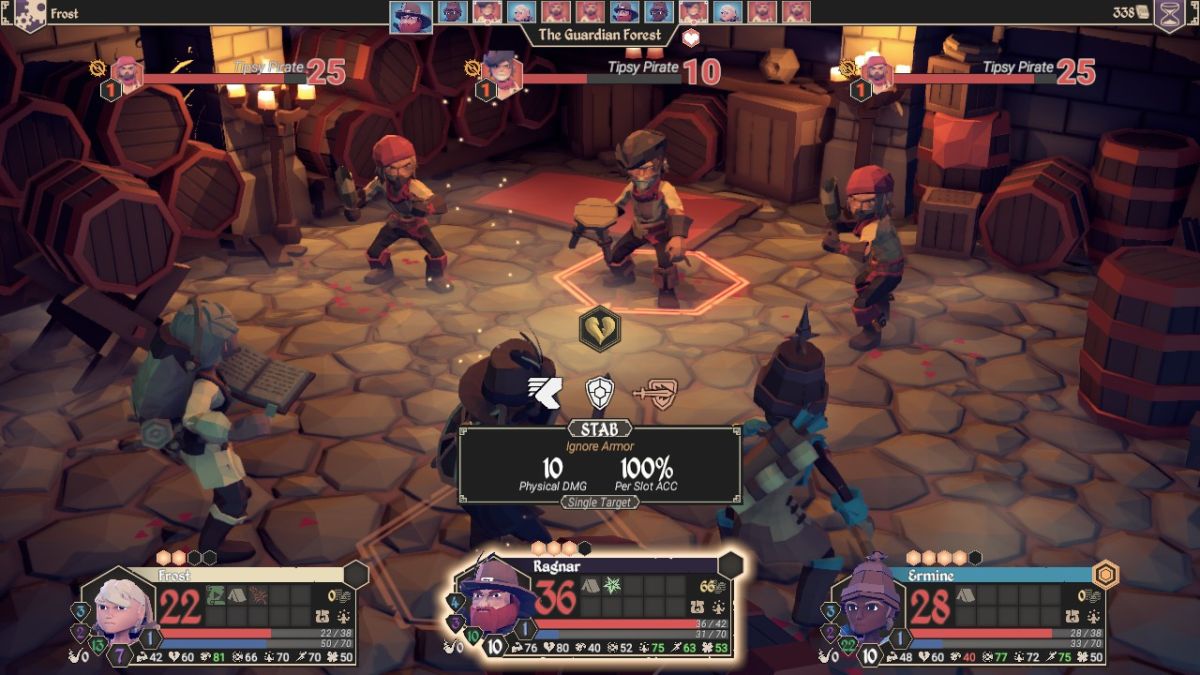Use the sword-and-shield Stab attack
1200x675 pixels.
point(654,391)
